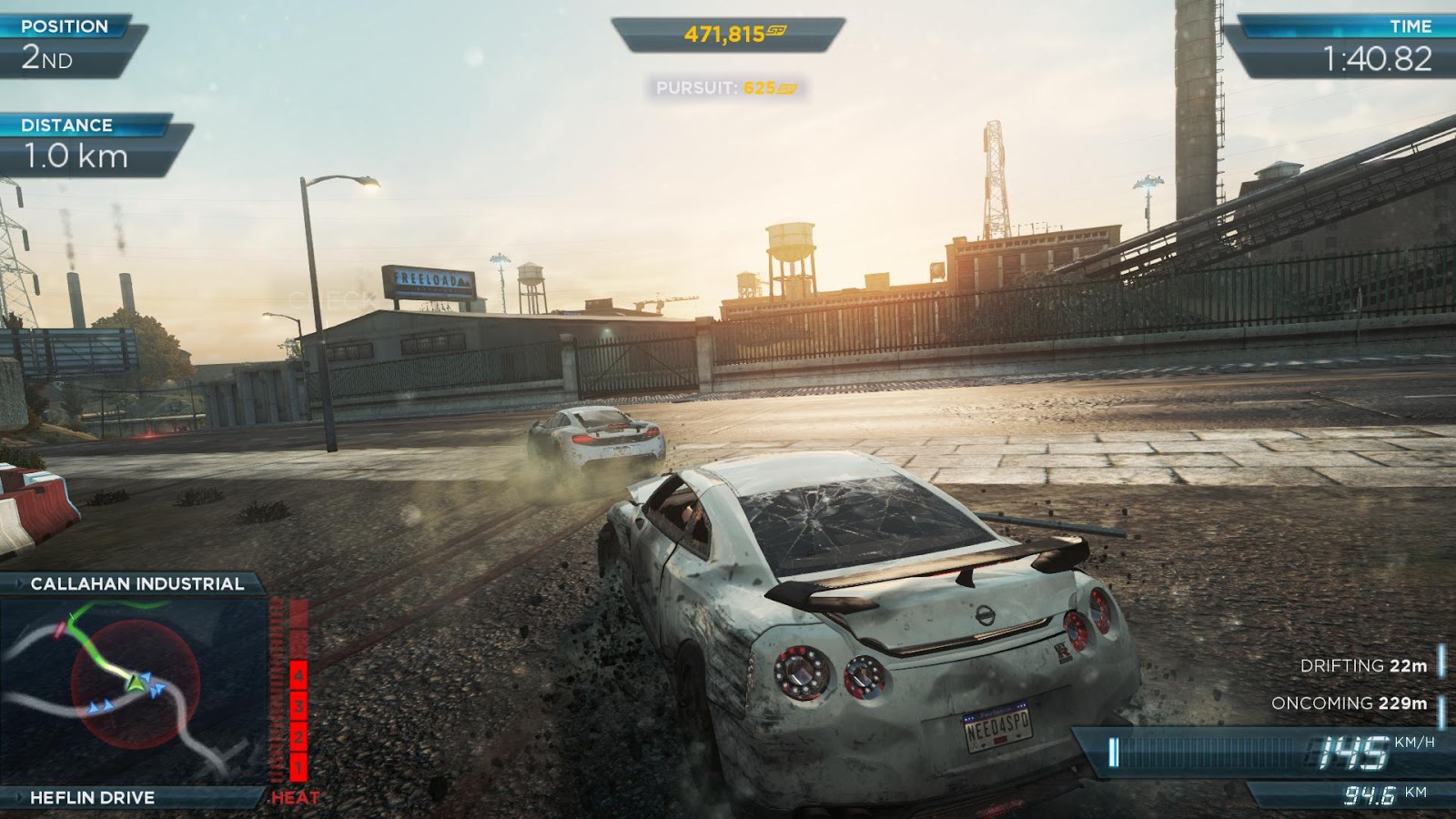Viewport: 1456px width, 819px height.
Task: Select the green player arrow on the minimap
Action: point(135,683)
